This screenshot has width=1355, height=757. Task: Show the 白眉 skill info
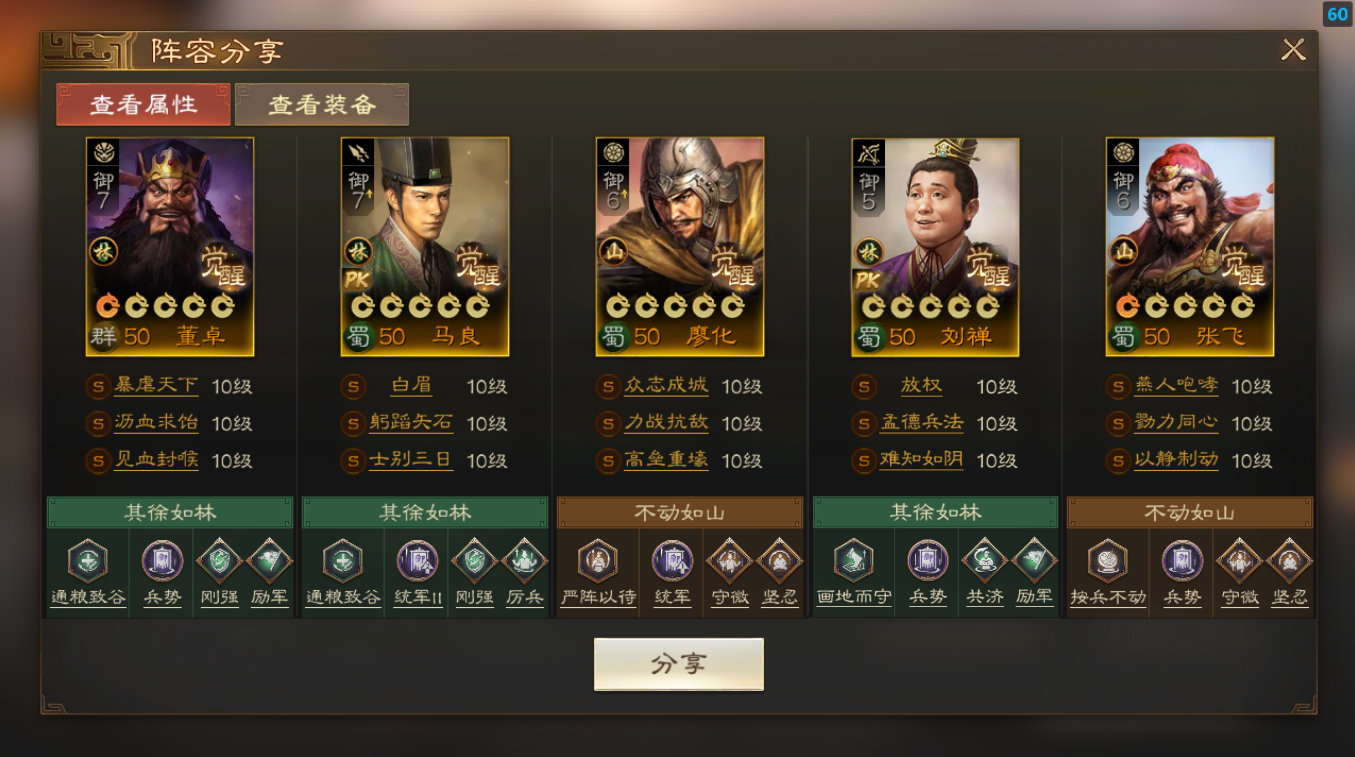(411, 386)
